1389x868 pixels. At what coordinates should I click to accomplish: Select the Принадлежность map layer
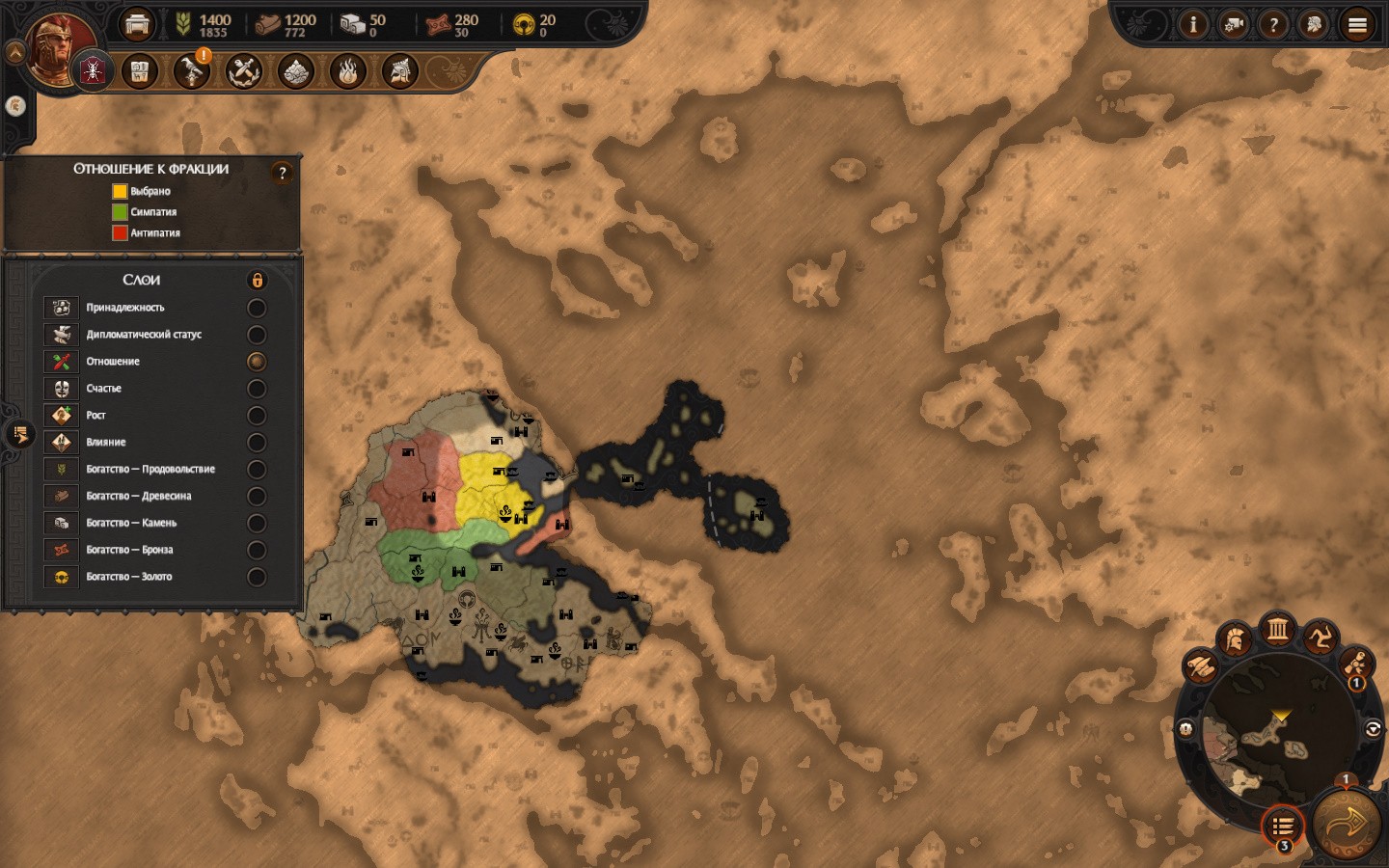[x=257, y=308]
